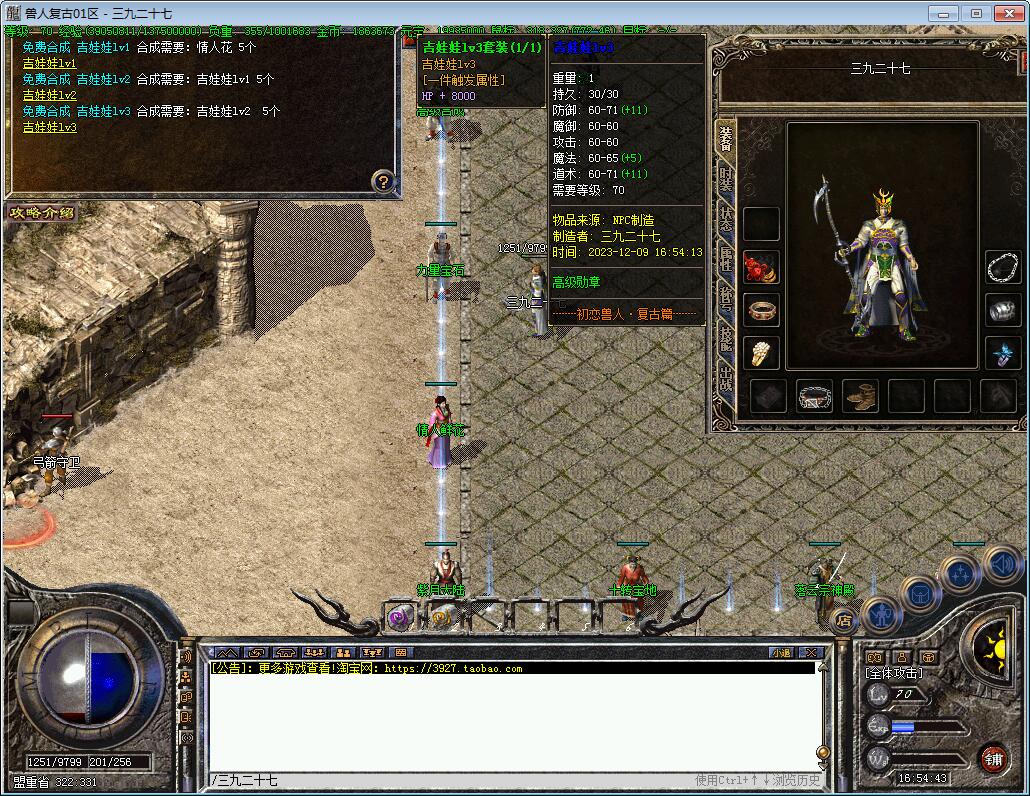Select the 出战 battle tab
The image size is (1030, 796).
[725, 380]
